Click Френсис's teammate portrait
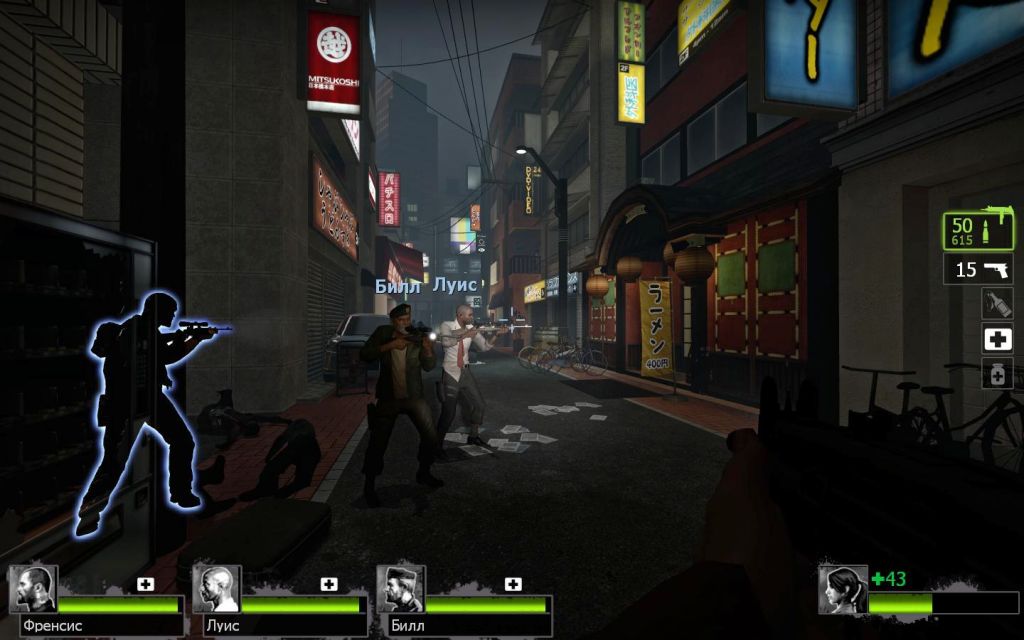Image resolution: width=1024 pixels, height=640 pixels. [33, 590]
